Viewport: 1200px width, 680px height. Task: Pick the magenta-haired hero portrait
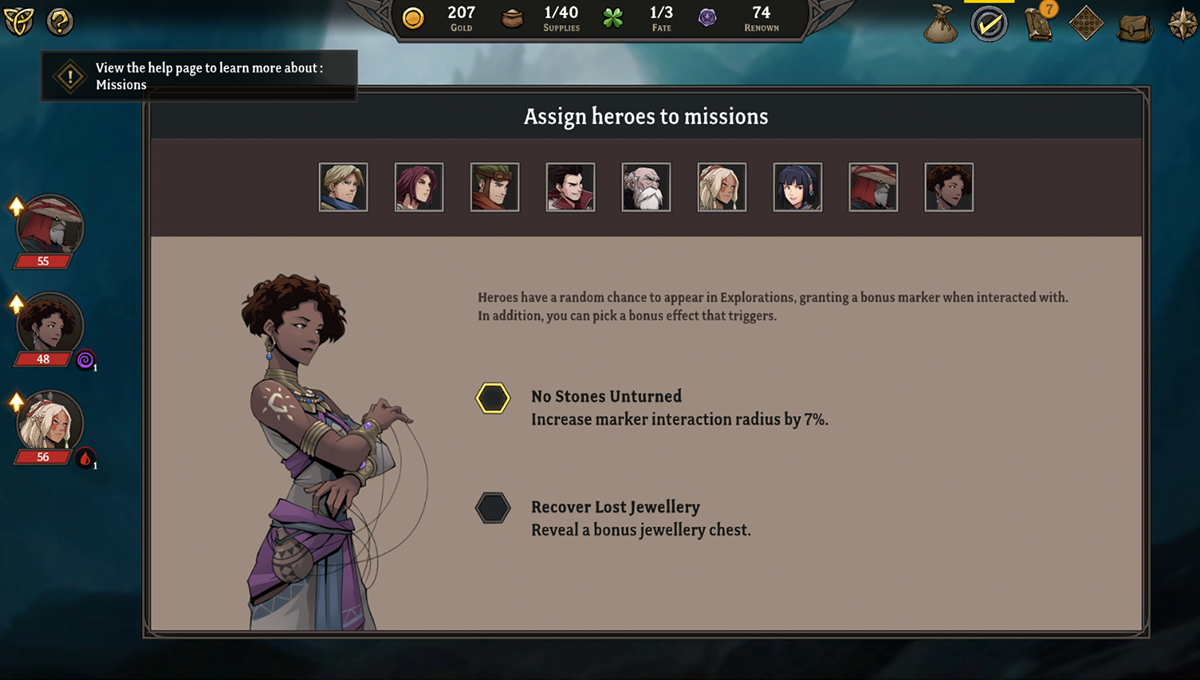[x=419, y=187]
